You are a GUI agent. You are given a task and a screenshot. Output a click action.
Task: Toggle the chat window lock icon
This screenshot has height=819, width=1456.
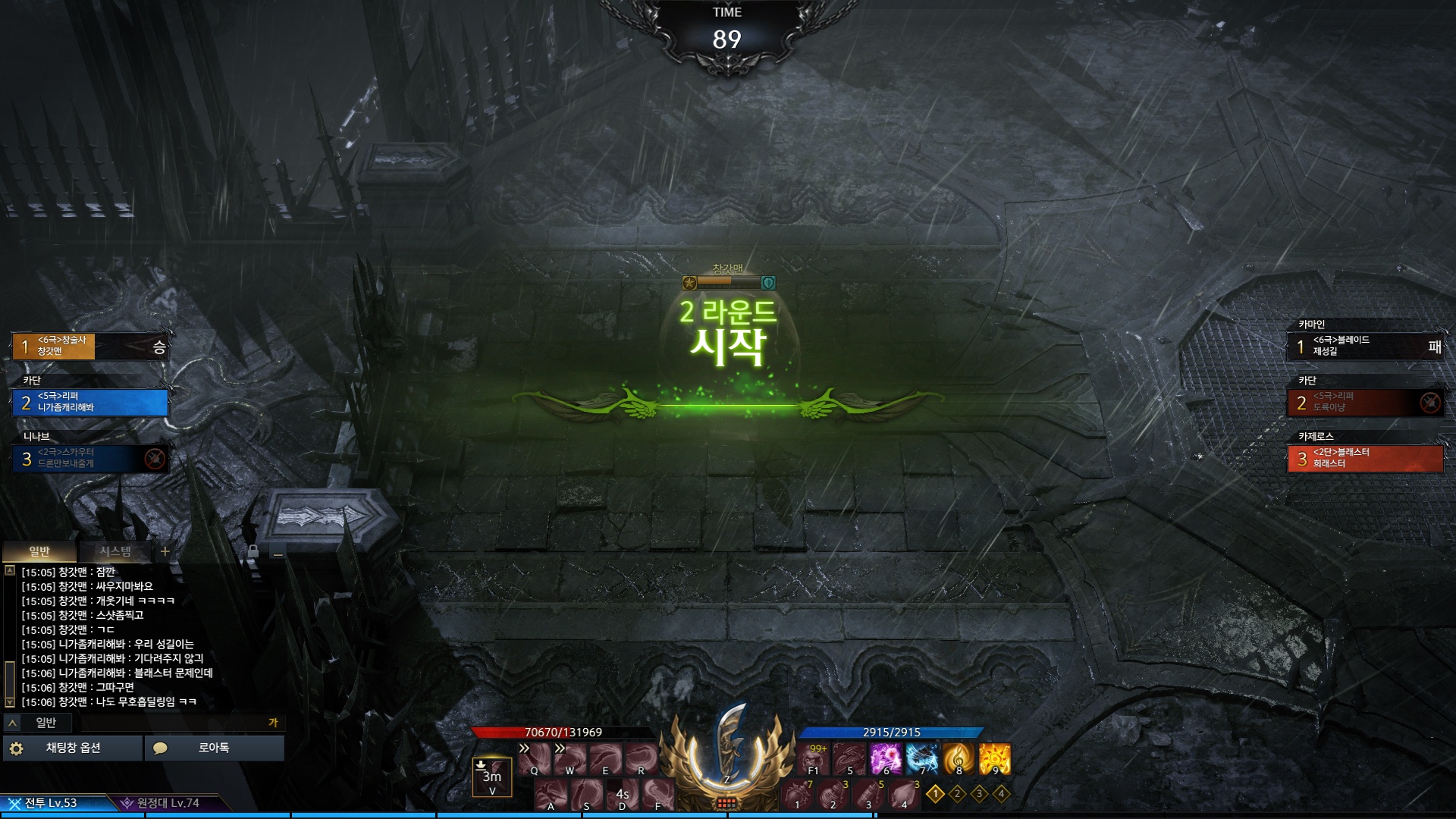[x=253, y=551]
